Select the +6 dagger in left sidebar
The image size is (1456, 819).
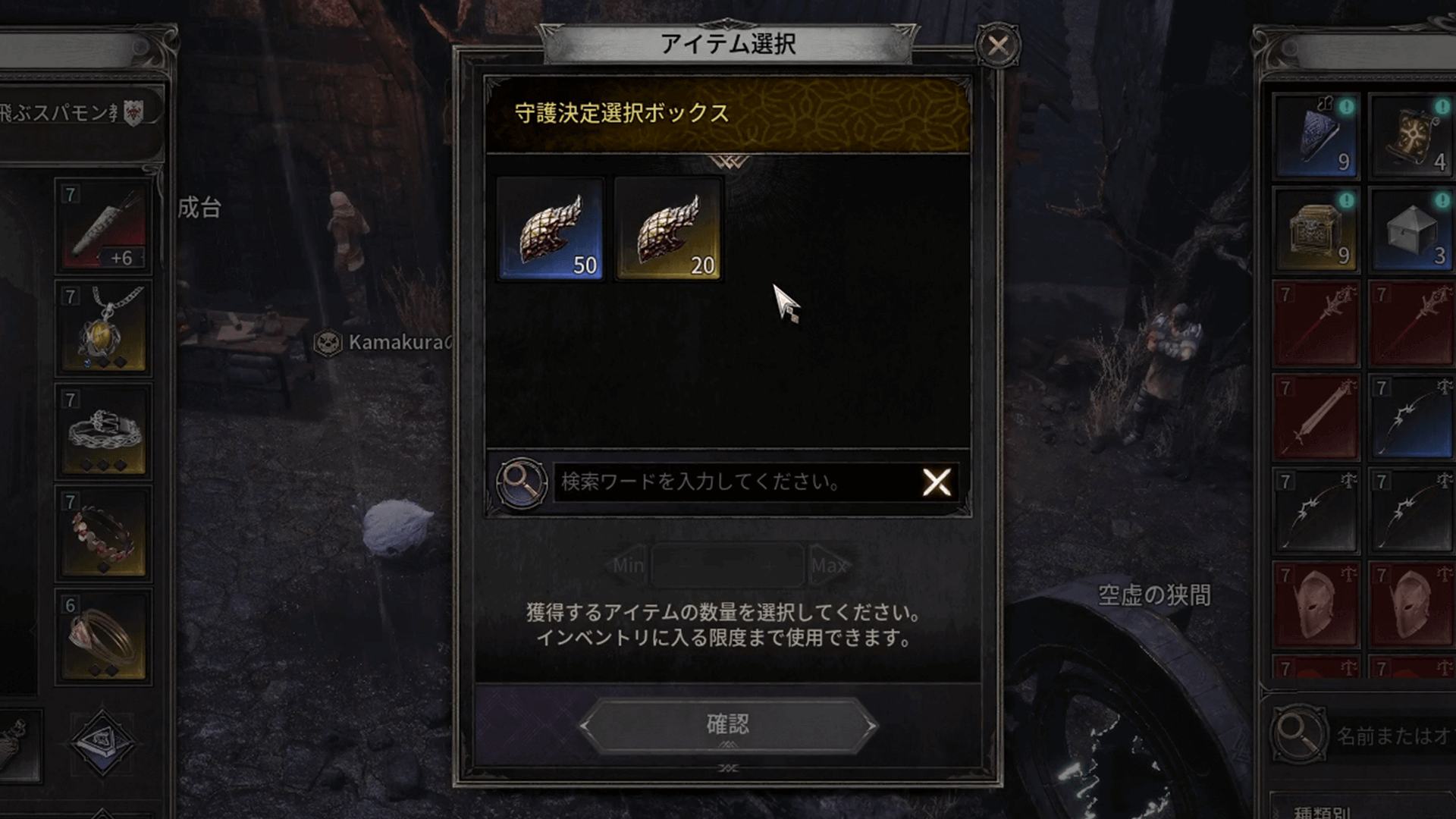point(103,227)
